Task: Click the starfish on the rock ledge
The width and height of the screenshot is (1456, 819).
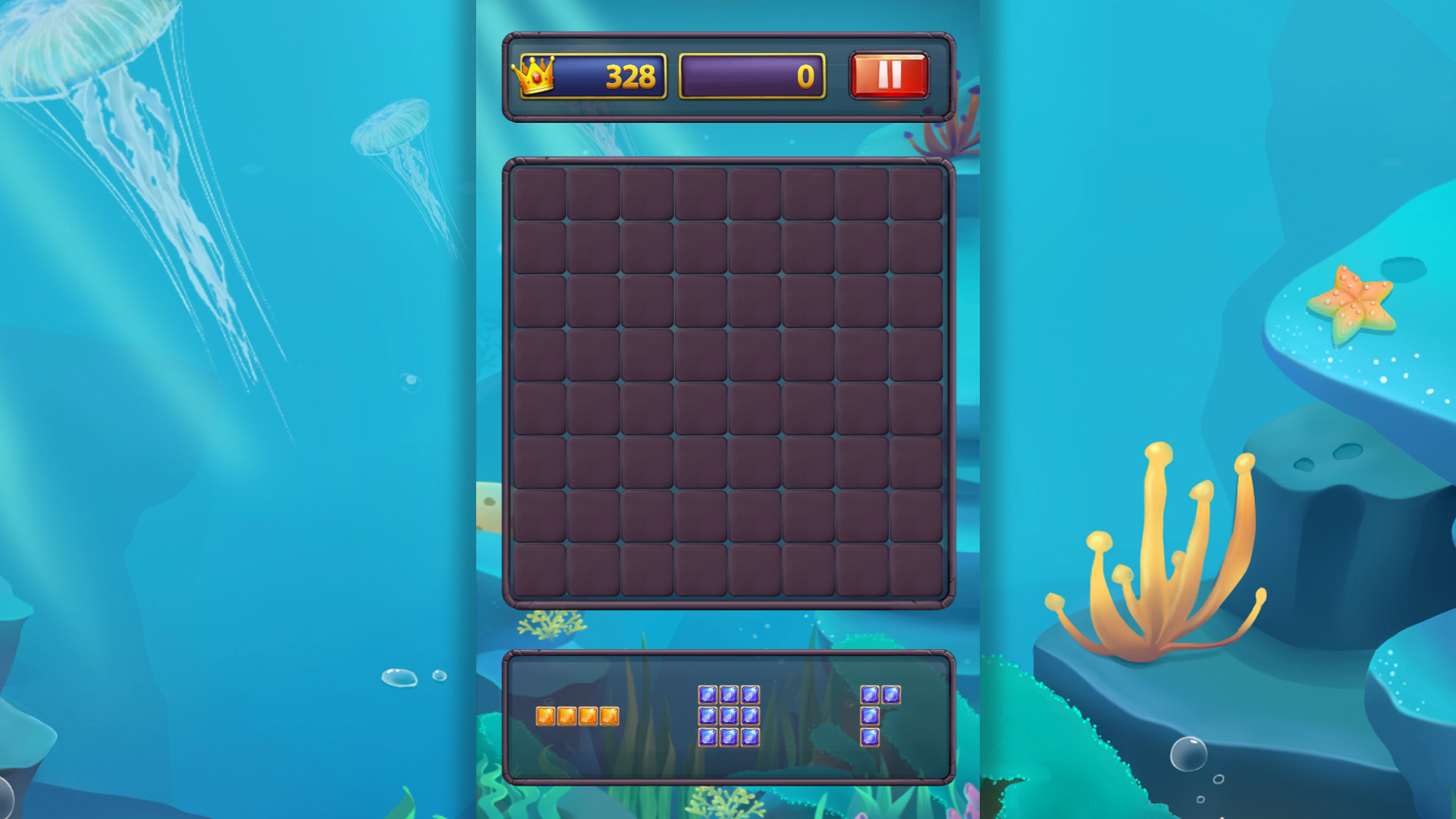Action: (1354, 300)
